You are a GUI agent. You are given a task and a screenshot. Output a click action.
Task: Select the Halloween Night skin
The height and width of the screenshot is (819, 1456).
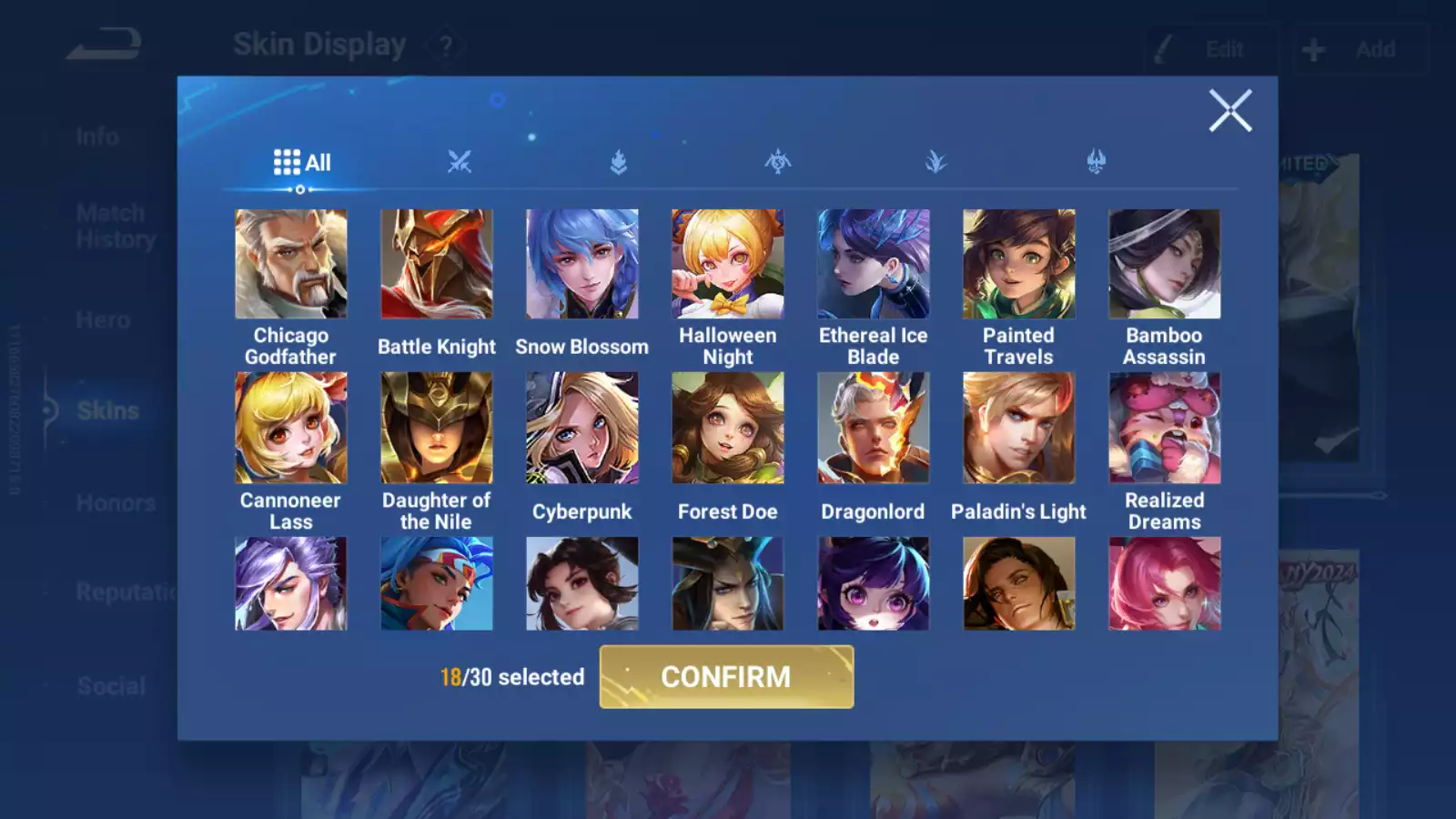728,264
